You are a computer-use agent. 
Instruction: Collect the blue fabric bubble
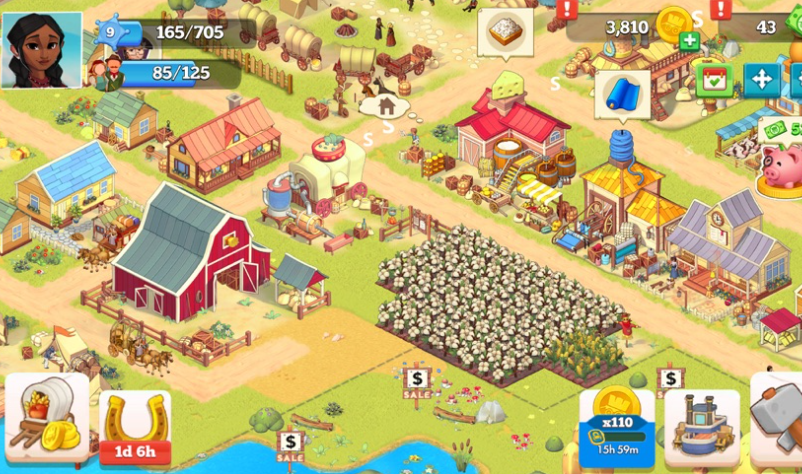click(x=623, y=94)
